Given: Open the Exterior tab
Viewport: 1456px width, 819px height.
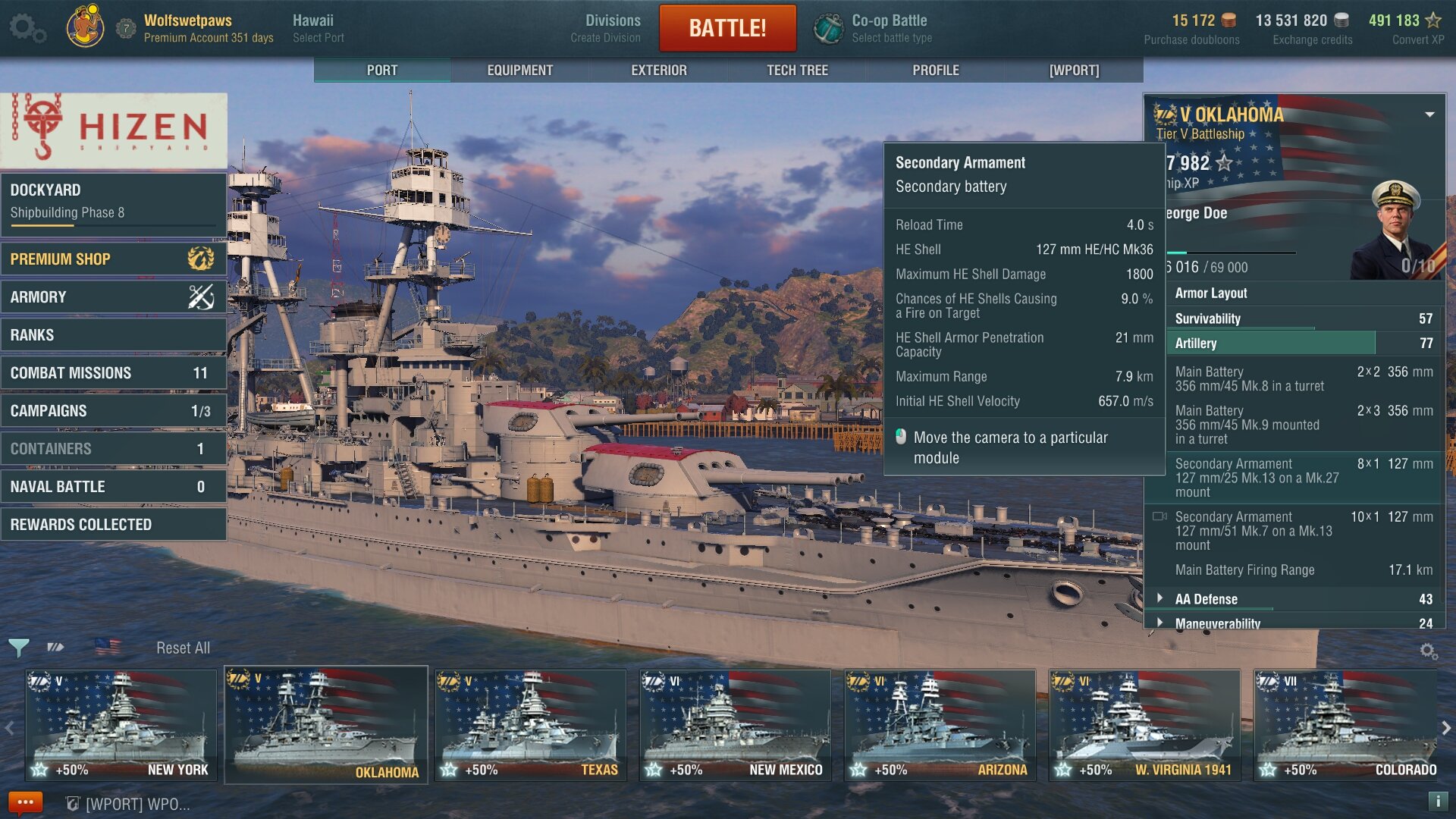Looking at the screenshot, I should click(x=658, y=71).
